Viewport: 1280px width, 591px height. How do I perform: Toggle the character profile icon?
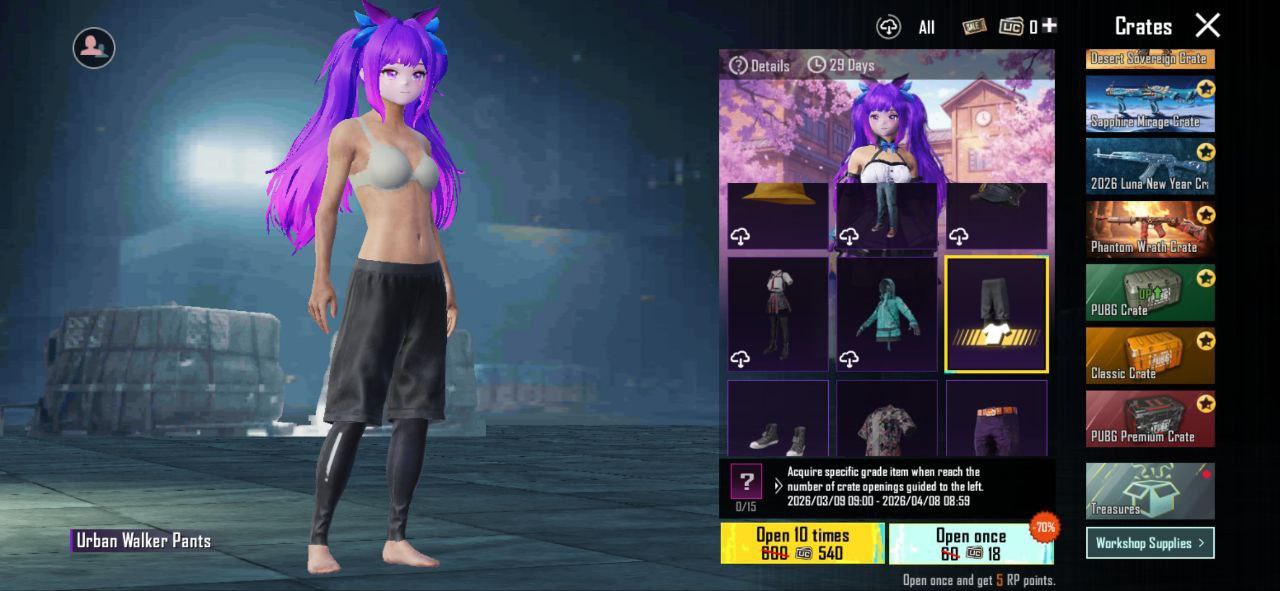(94, 47)
